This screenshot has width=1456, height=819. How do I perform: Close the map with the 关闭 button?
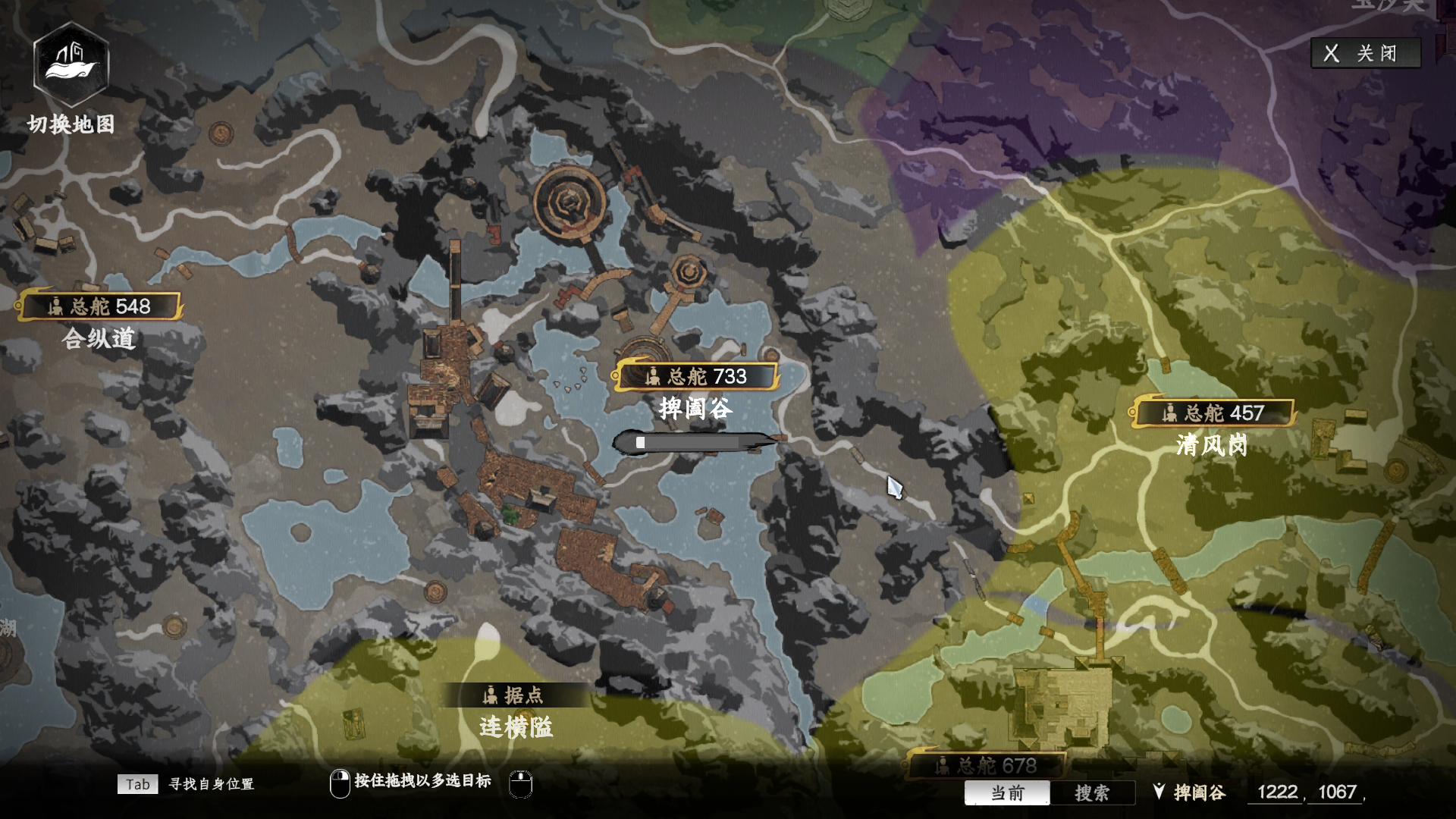tap(1365, 53)
